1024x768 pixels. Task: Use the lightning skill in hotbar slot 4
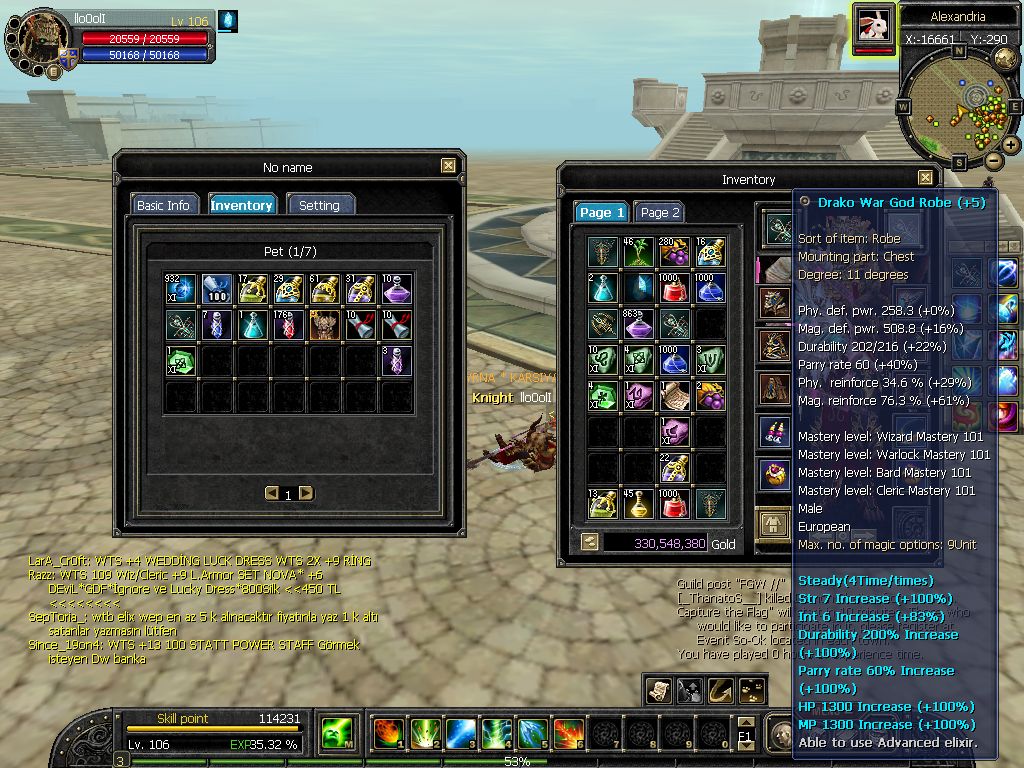click(x=497, y=734)
